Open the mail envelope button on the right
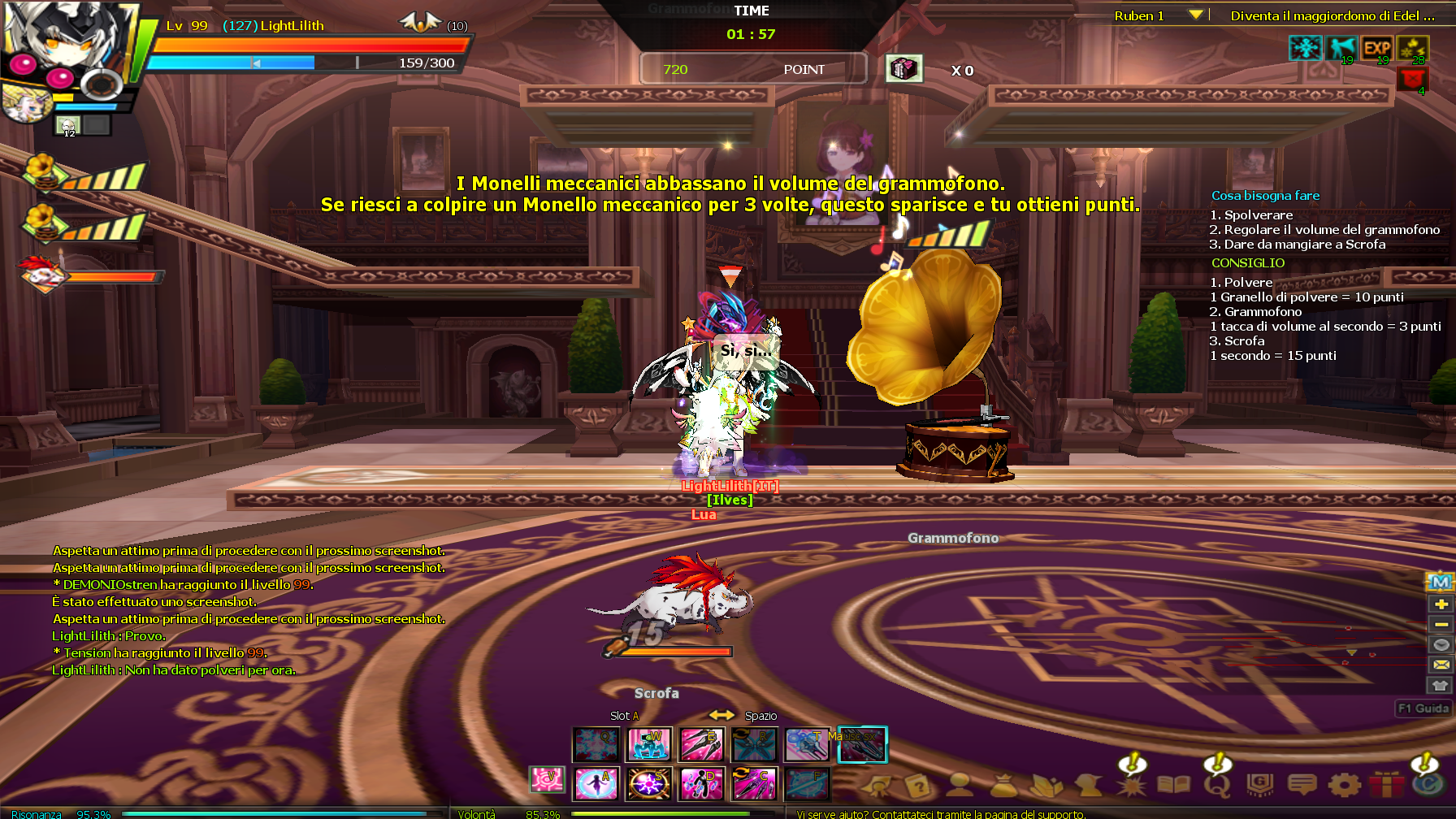This screenshot has width=1456, height=819. pos(1441,665)
